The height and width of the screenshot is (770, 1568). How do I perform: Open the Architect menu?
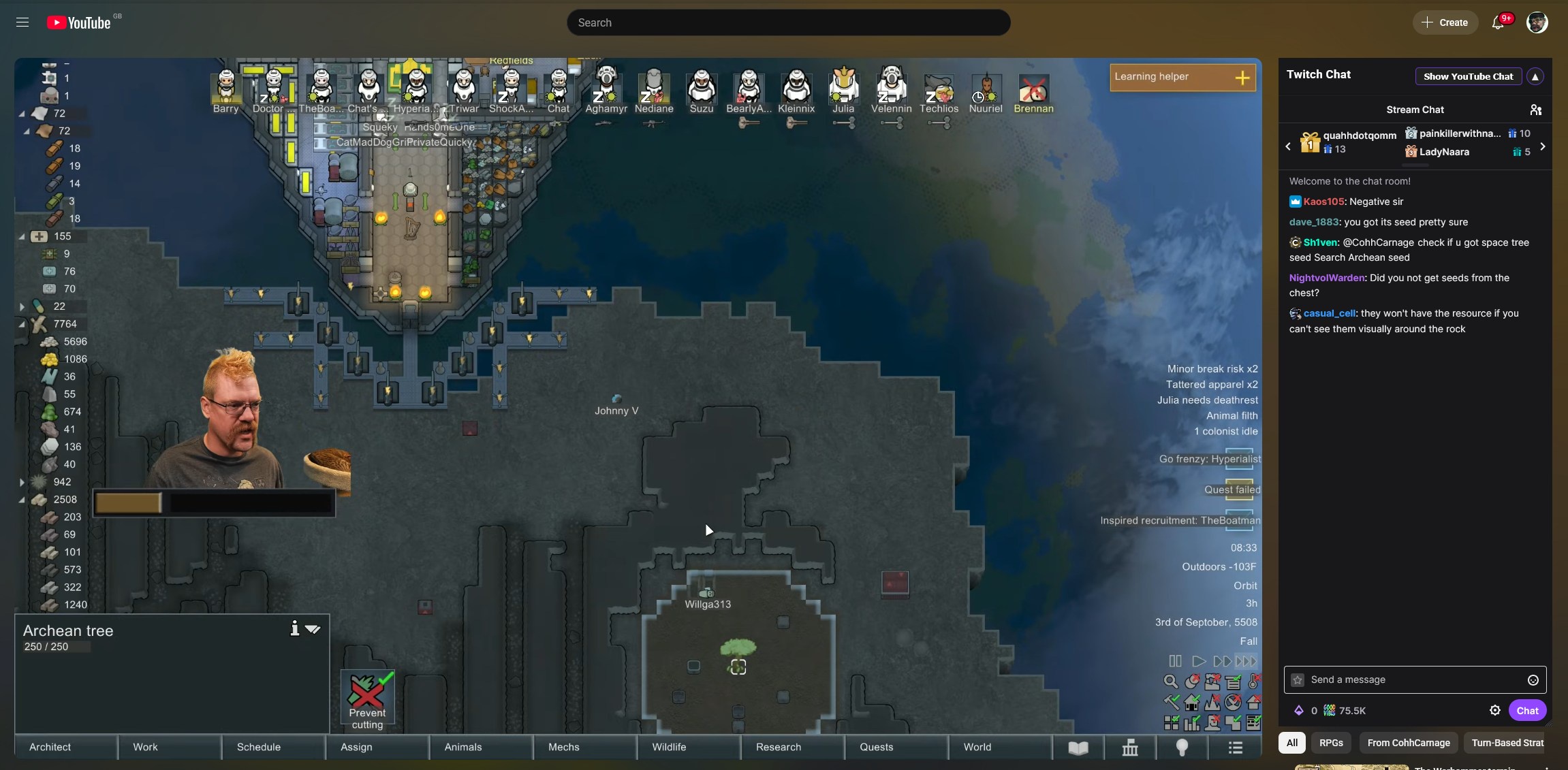[50, 747]
